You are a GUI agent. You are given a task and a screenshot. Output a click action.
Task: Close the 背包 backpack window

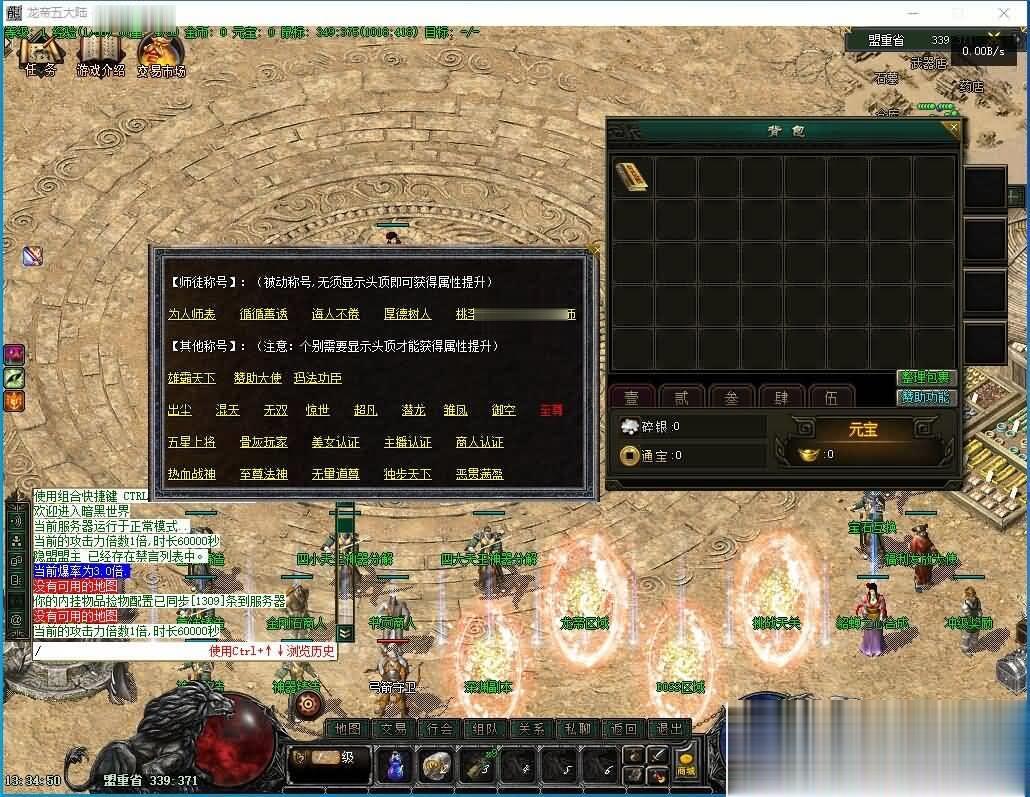coord(953,127)
